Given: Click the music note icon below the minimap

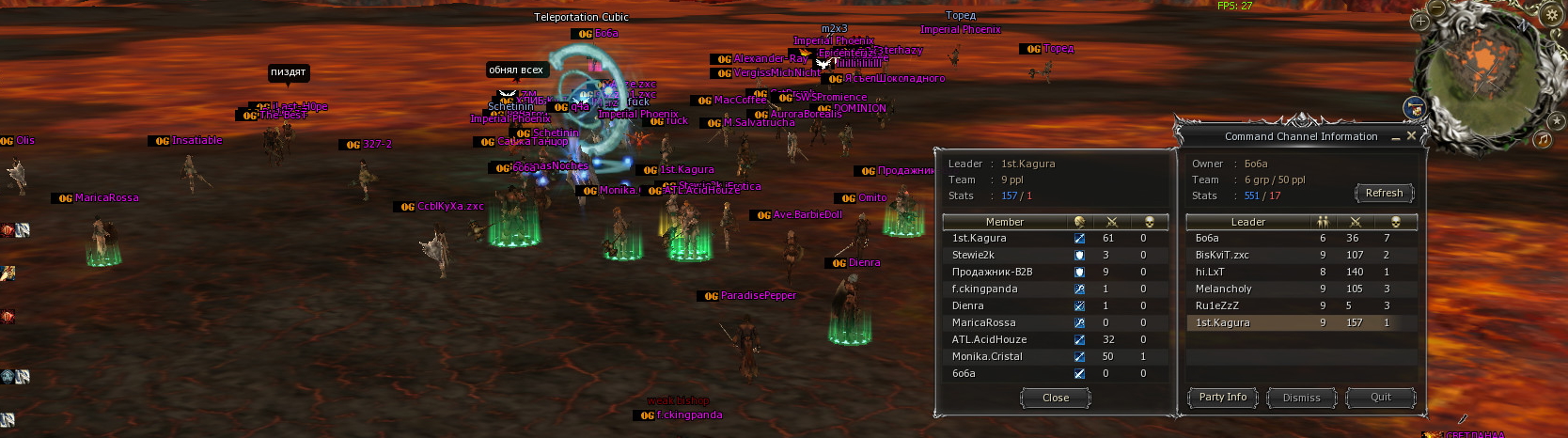Looking at the screenshot, I should point(1543,140).
